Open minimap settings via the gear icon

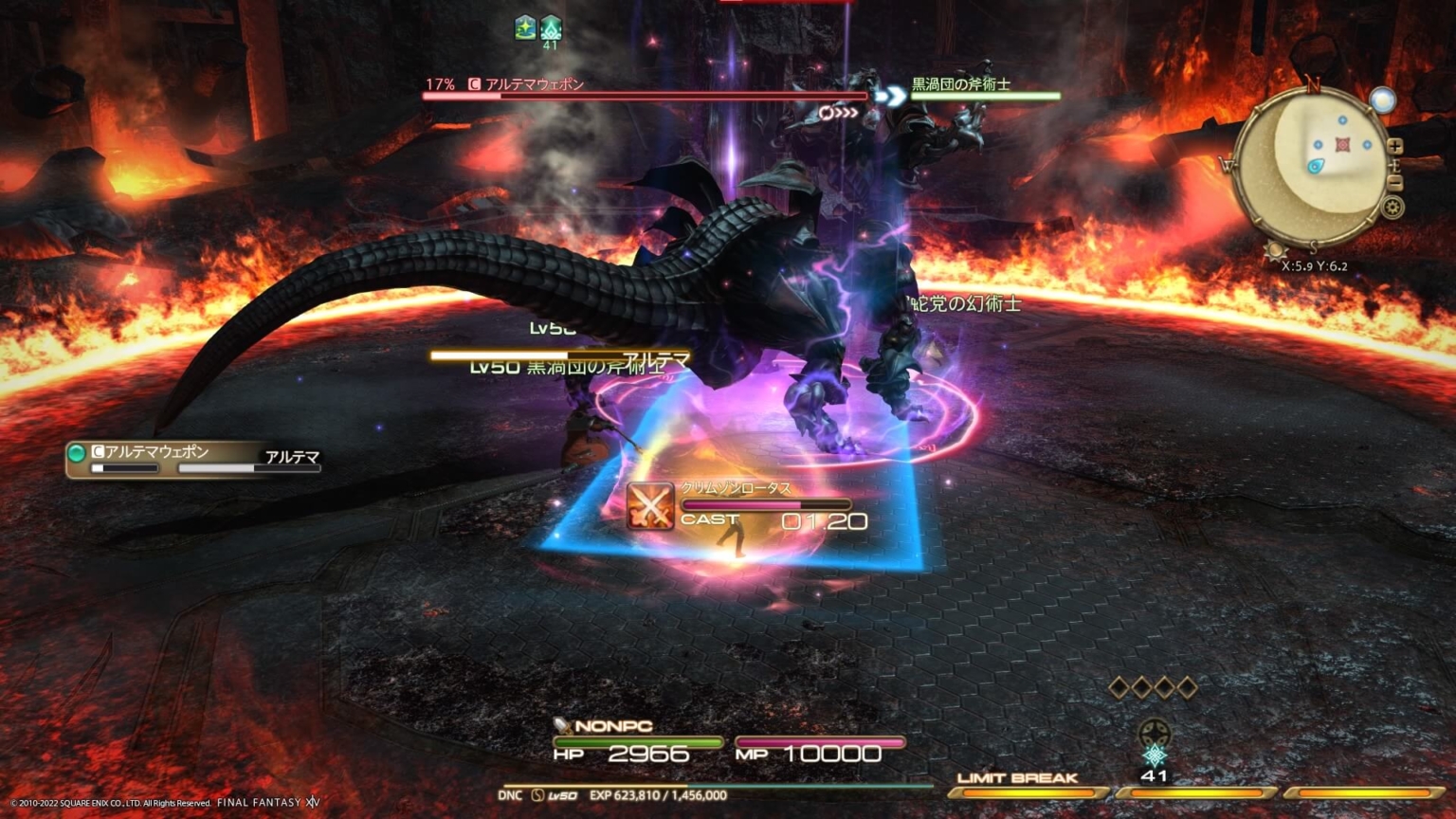click(1393, 206)
